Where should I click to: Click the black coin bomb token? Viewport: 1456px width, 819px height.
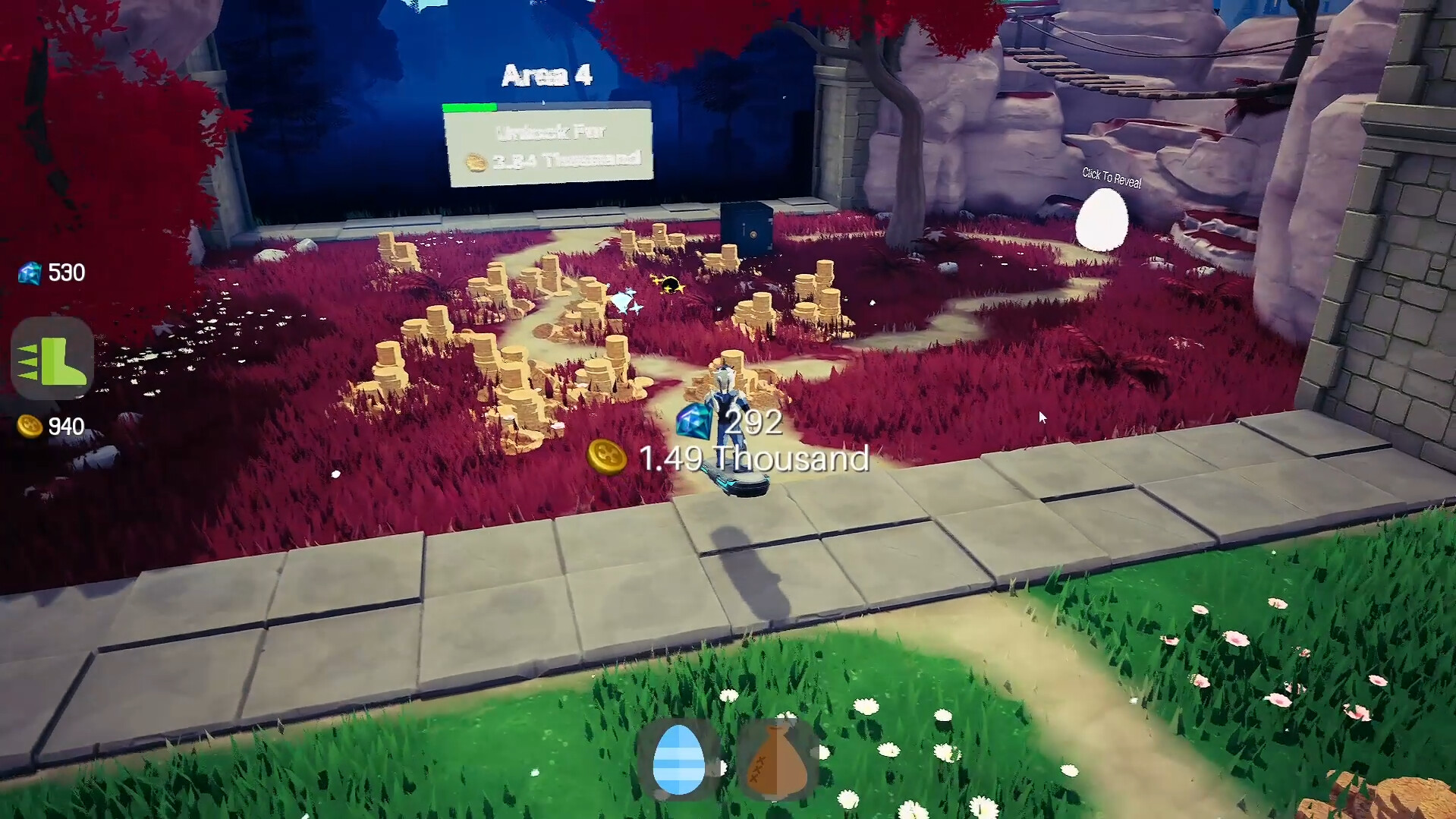coord(669,285)
